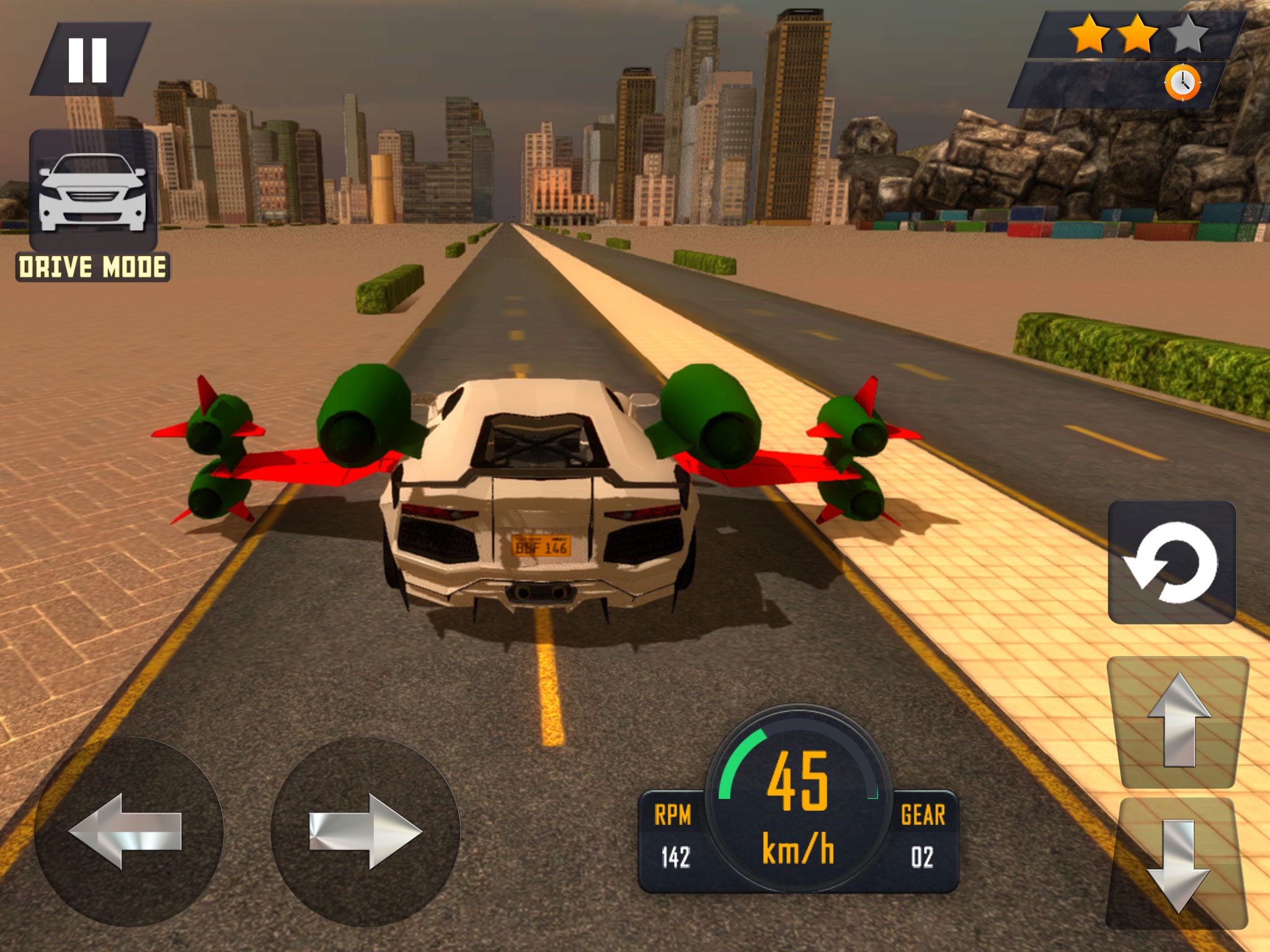Steer left with the left arrow

point(128,831)
